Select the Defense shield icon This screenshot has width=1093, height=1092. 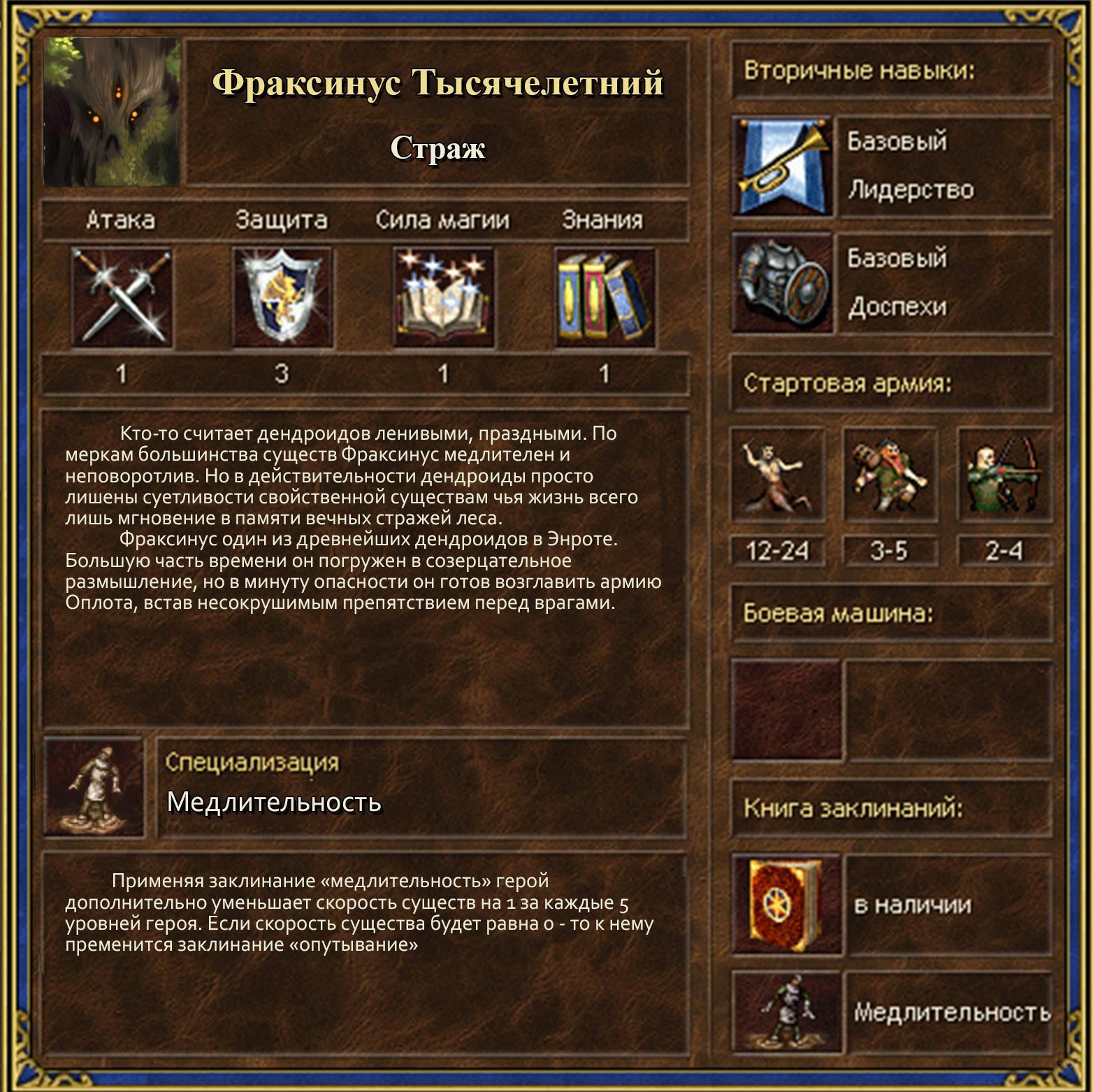click(x=282, y=297)
